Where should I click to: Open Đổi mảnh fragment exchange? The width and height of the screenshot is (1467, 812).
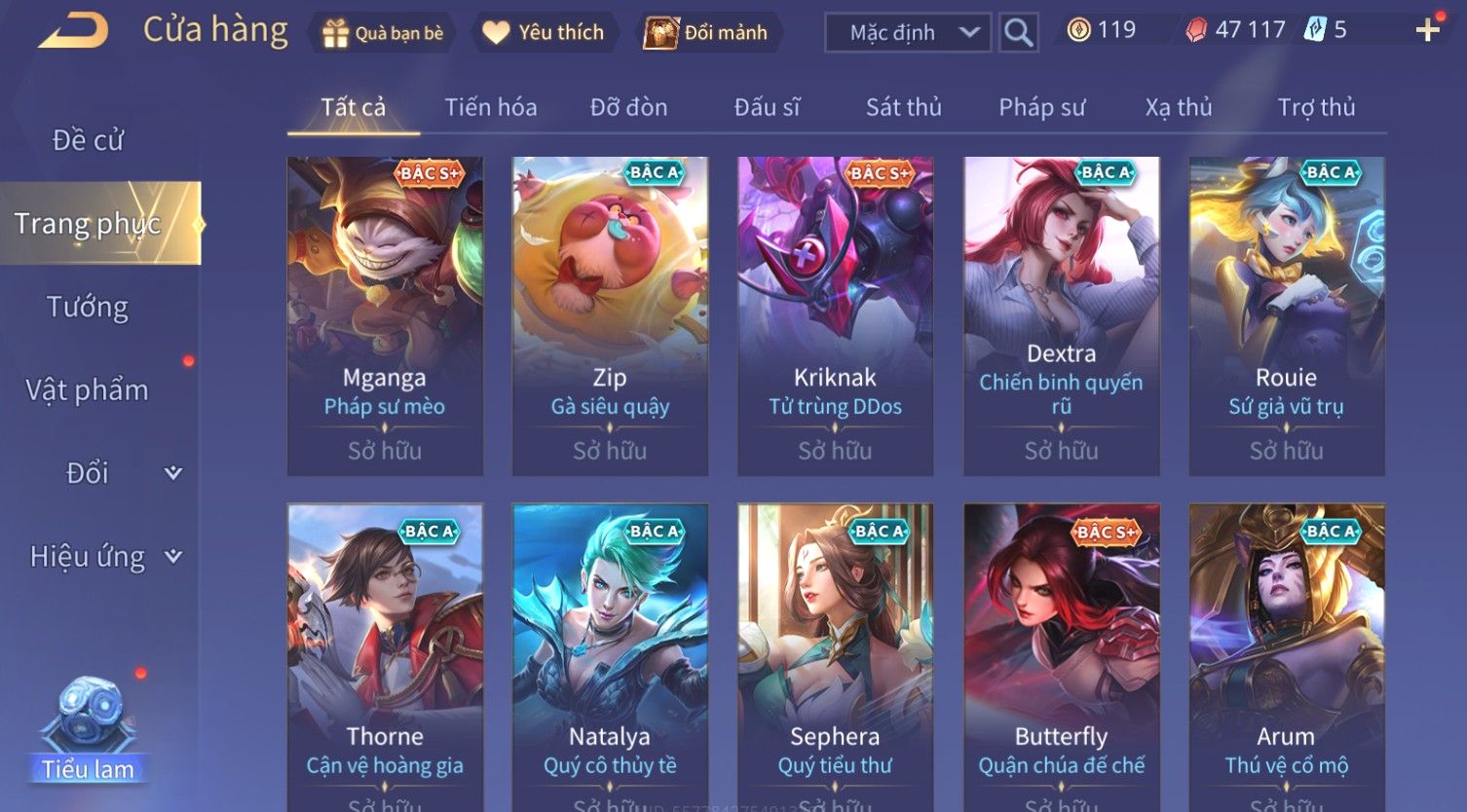706,33
